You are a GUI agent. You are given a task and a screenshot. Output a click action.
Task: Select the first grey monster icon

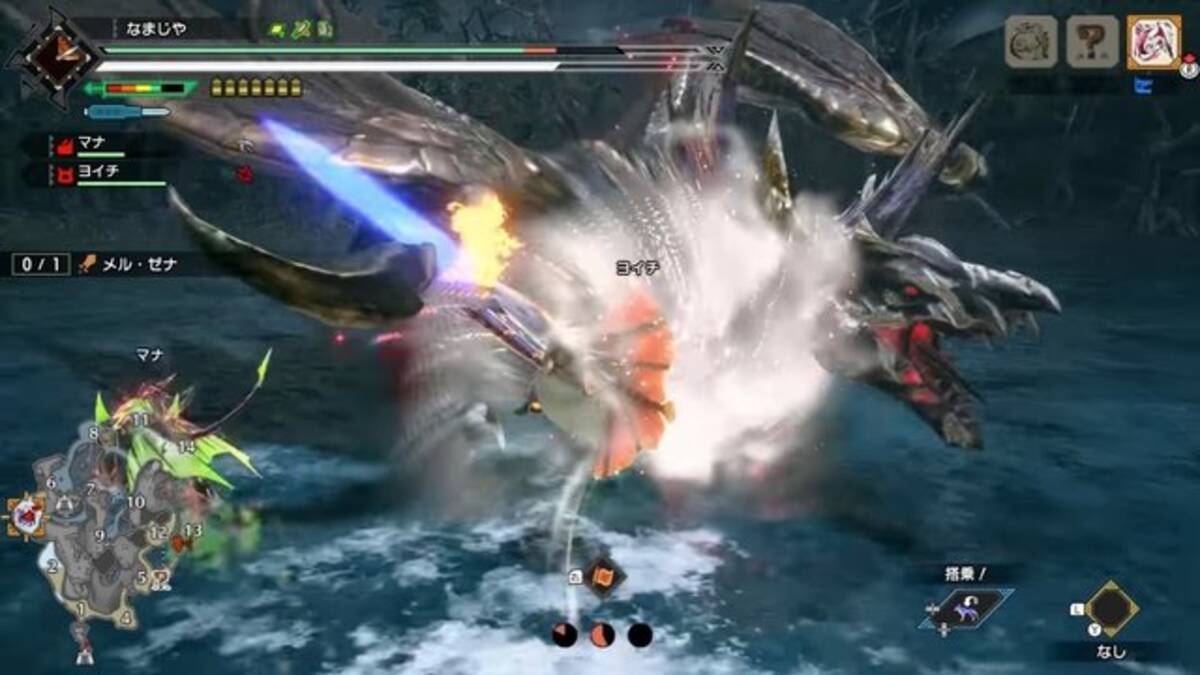pyautogui.click(x=1032, y=42)
